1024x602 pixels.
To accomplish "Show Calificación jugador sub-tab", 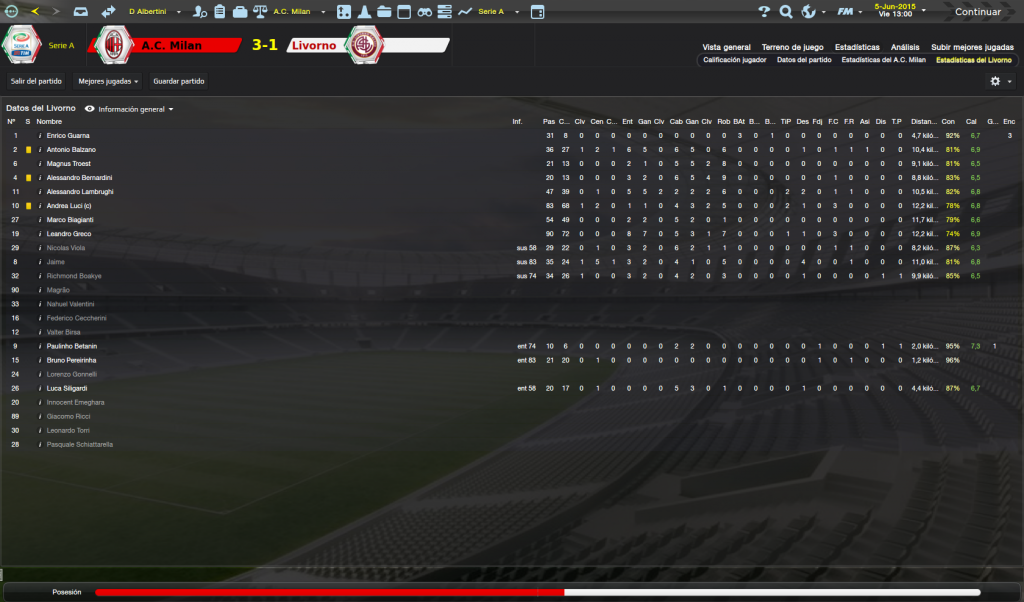I will click(x=735, y=60).
